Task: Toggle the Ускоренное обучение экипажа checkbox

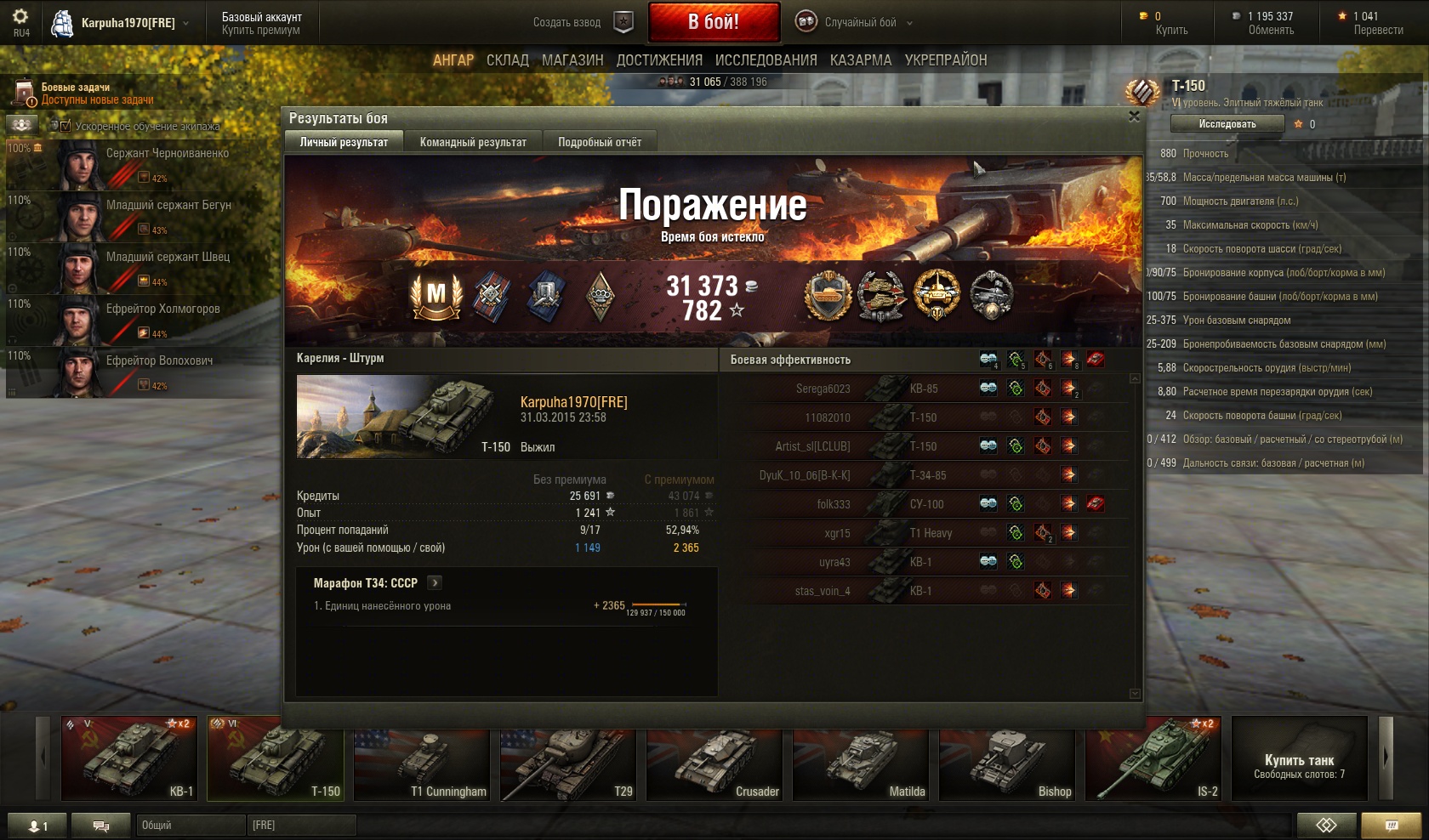Action: 65,126
